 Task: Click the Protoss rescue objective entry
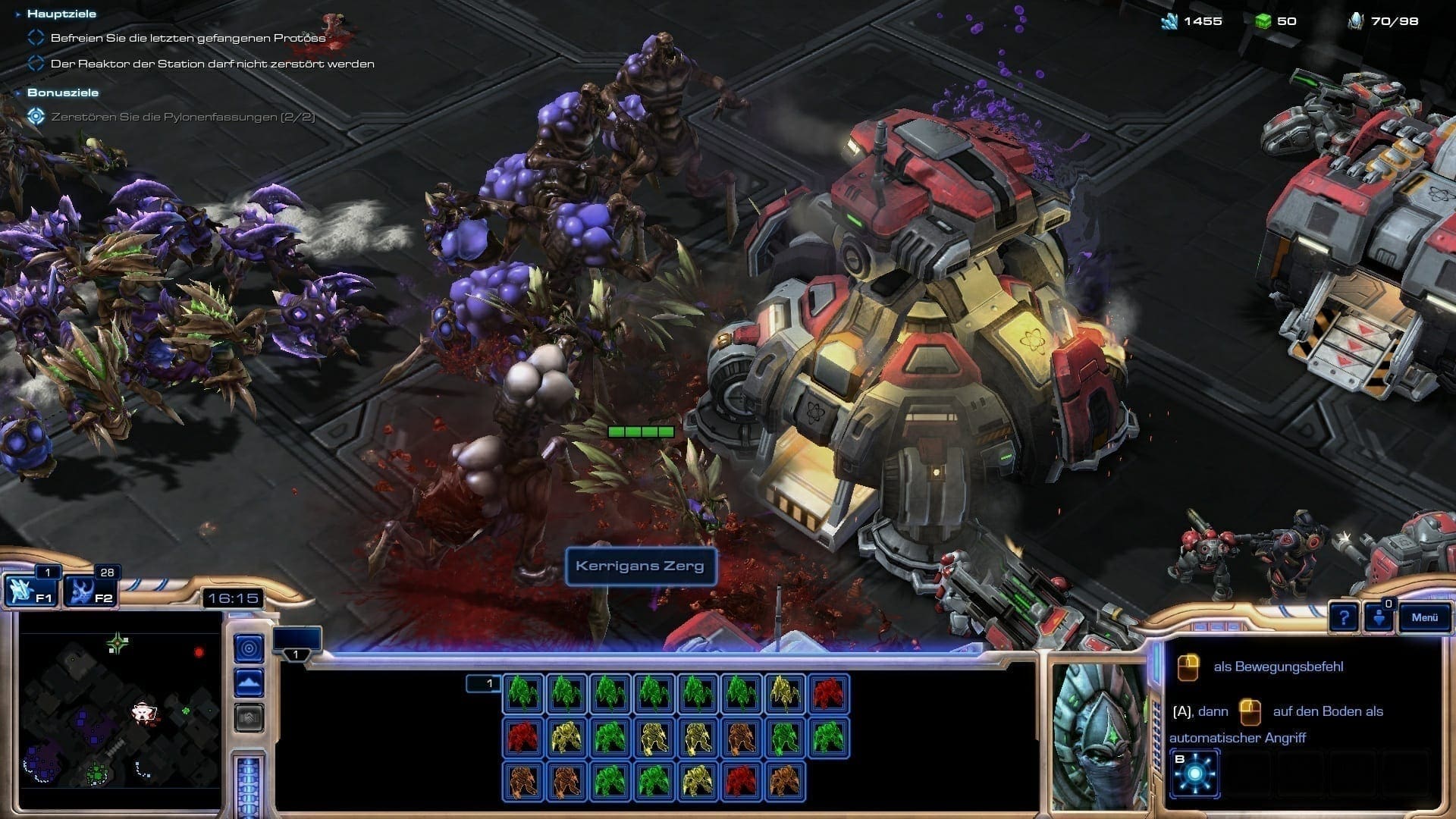point(187,38)
